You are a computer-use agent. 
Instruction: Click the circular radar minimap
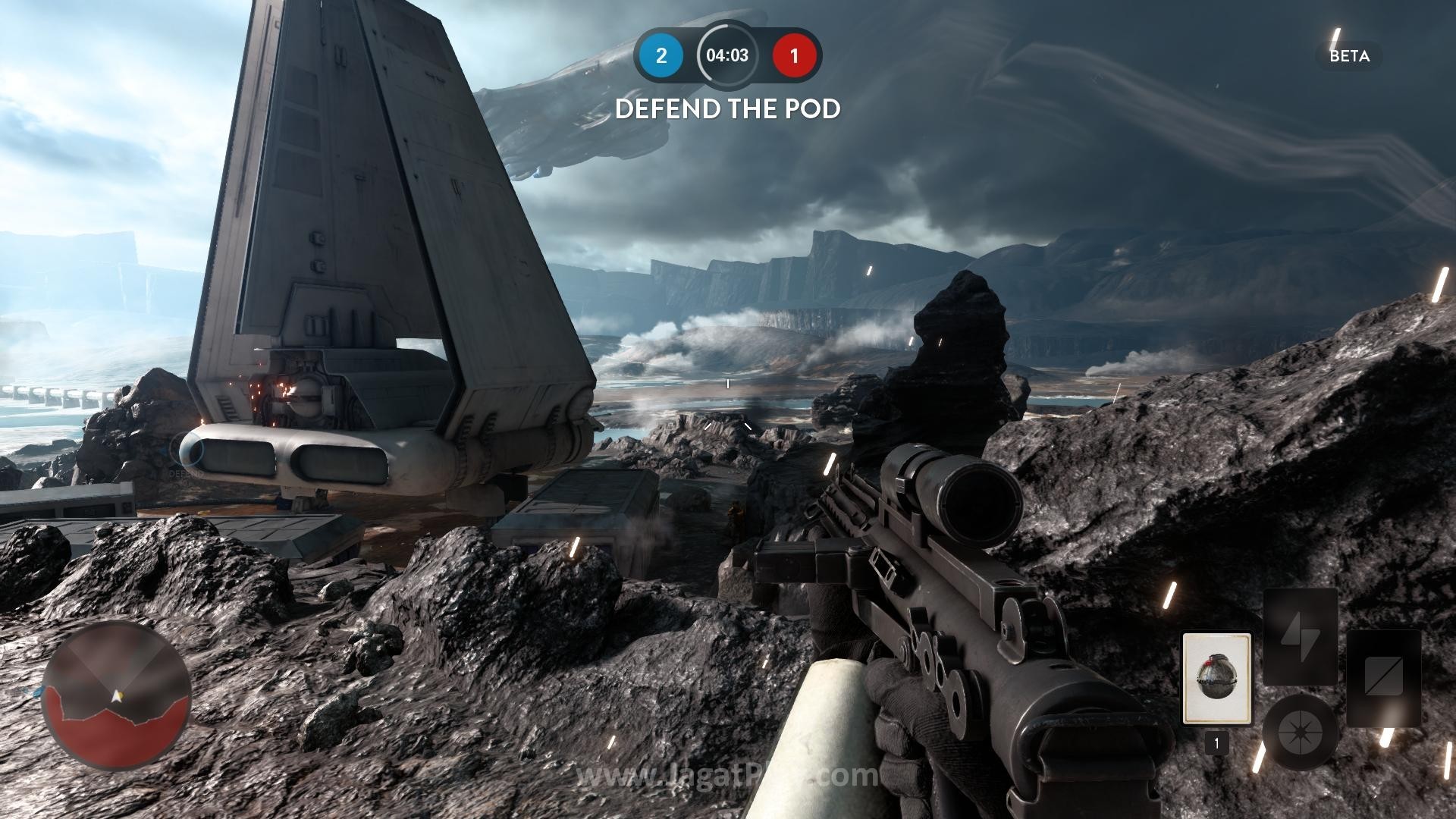(116, 695)
